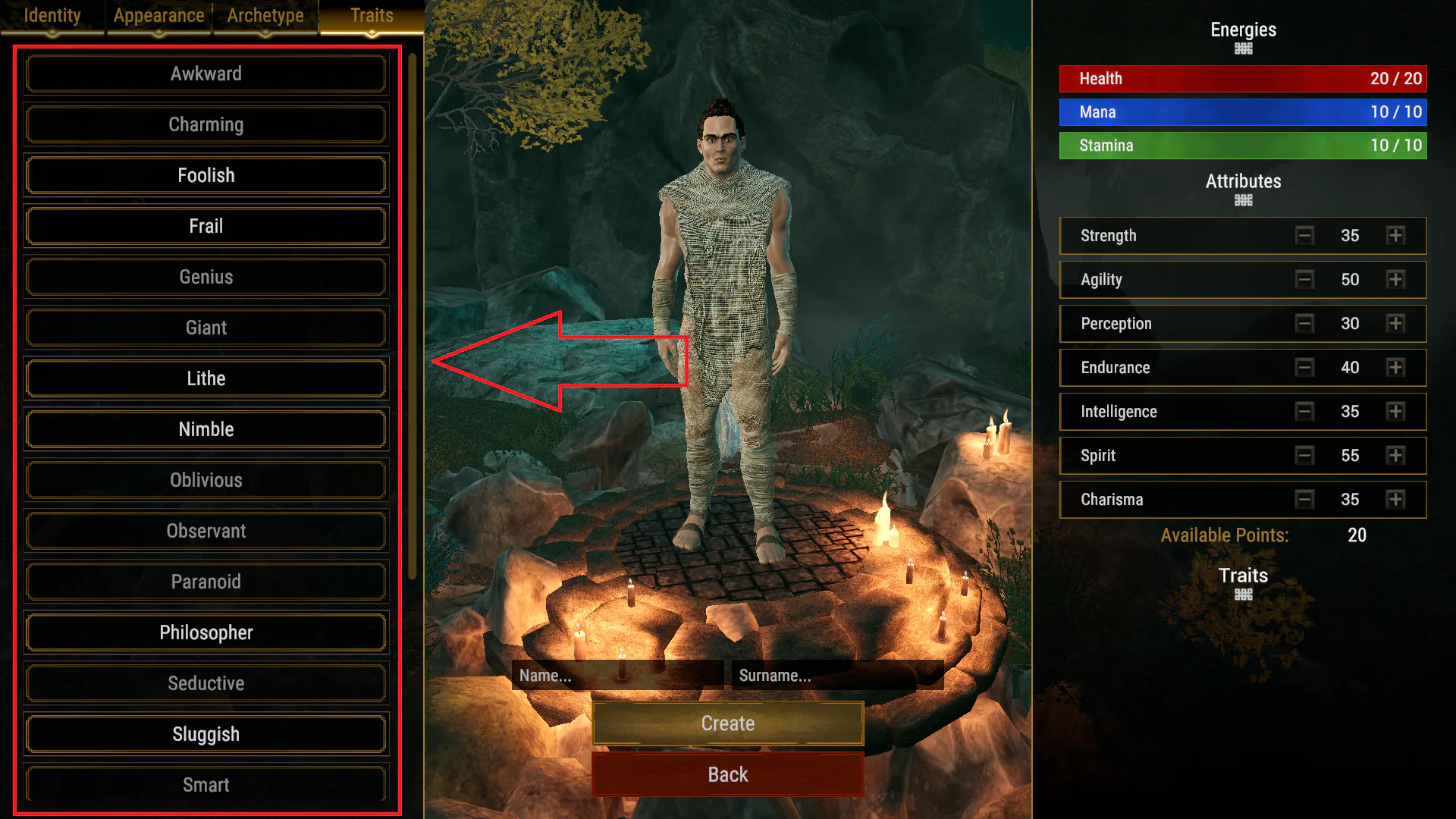Go back with the Back button
This screenshot has width=1456, height=819.
click(x=728, y=774)
